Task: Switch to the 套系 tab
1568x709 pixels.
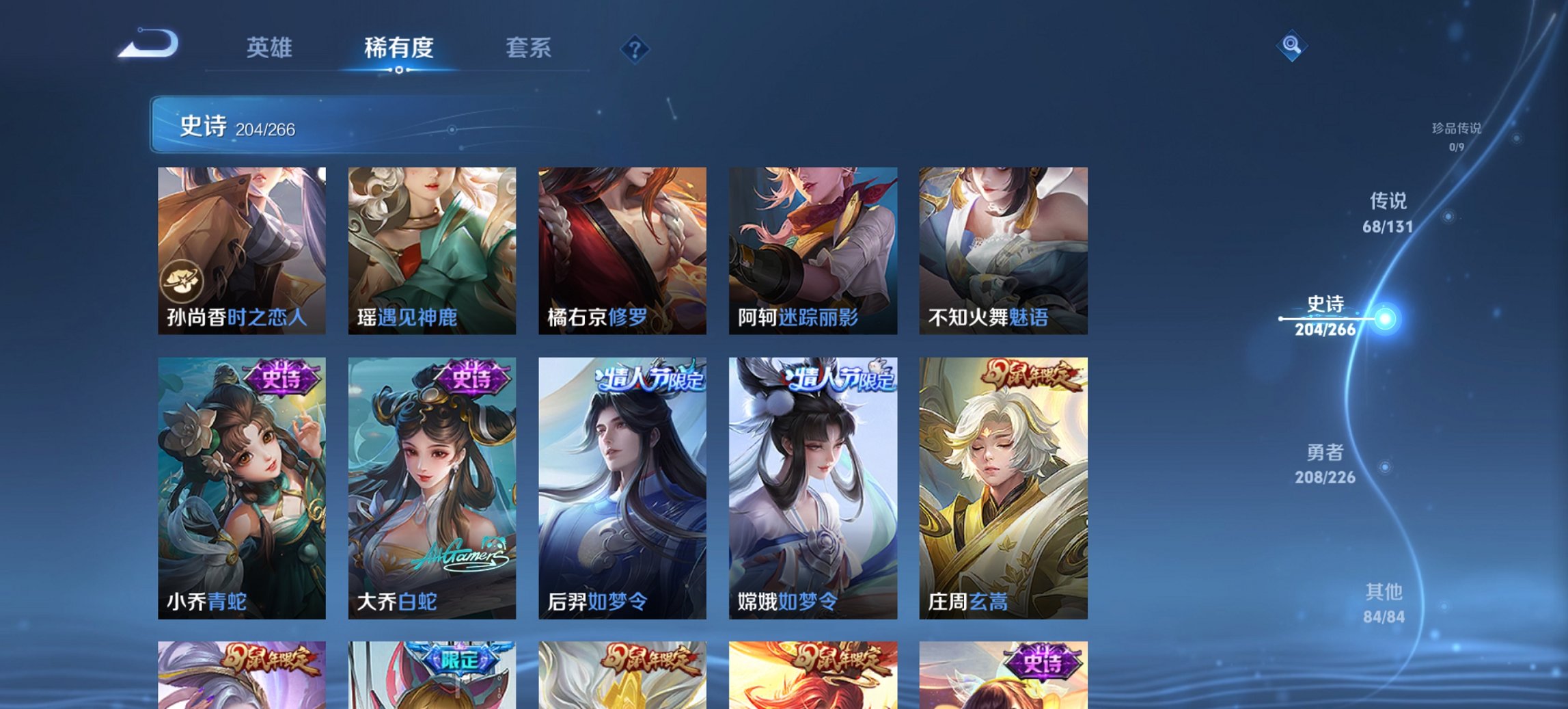Action: pyautogui.click(x=530, y=49)
